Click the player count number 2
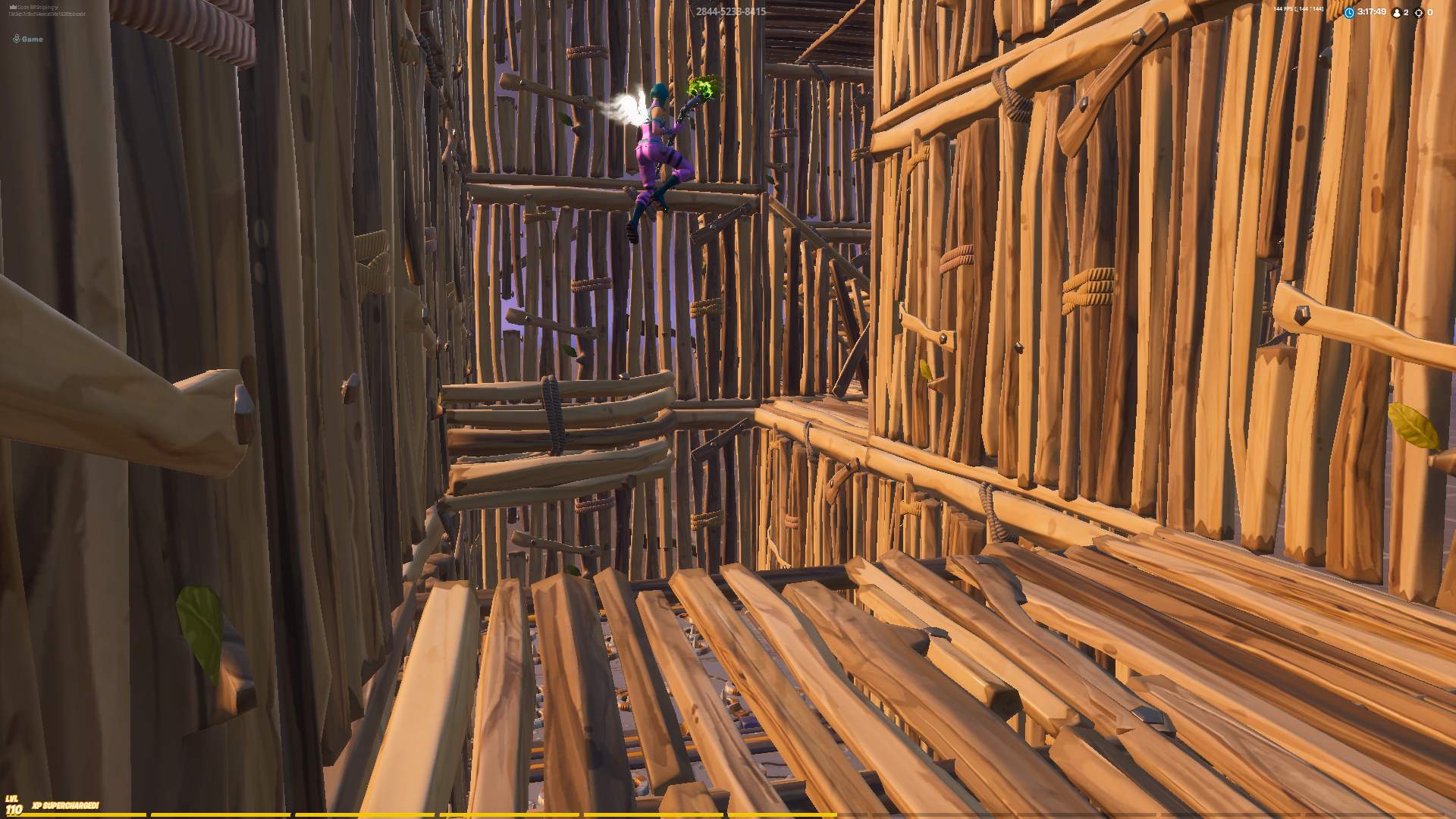Screen dimensions: 1456x819 tap(1407, 13)
